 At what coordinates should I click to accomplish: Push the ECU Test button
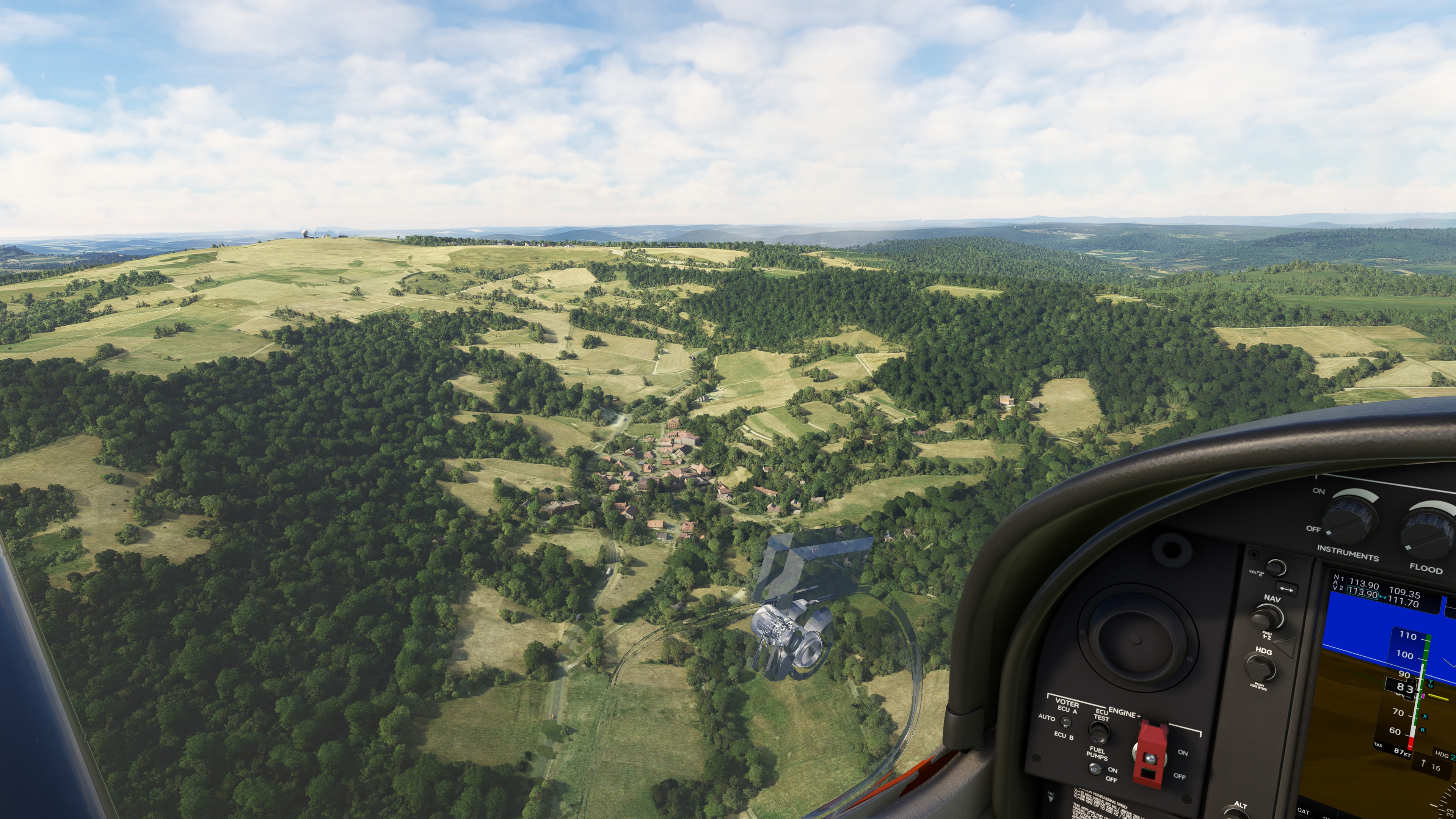click(1098, 733)
